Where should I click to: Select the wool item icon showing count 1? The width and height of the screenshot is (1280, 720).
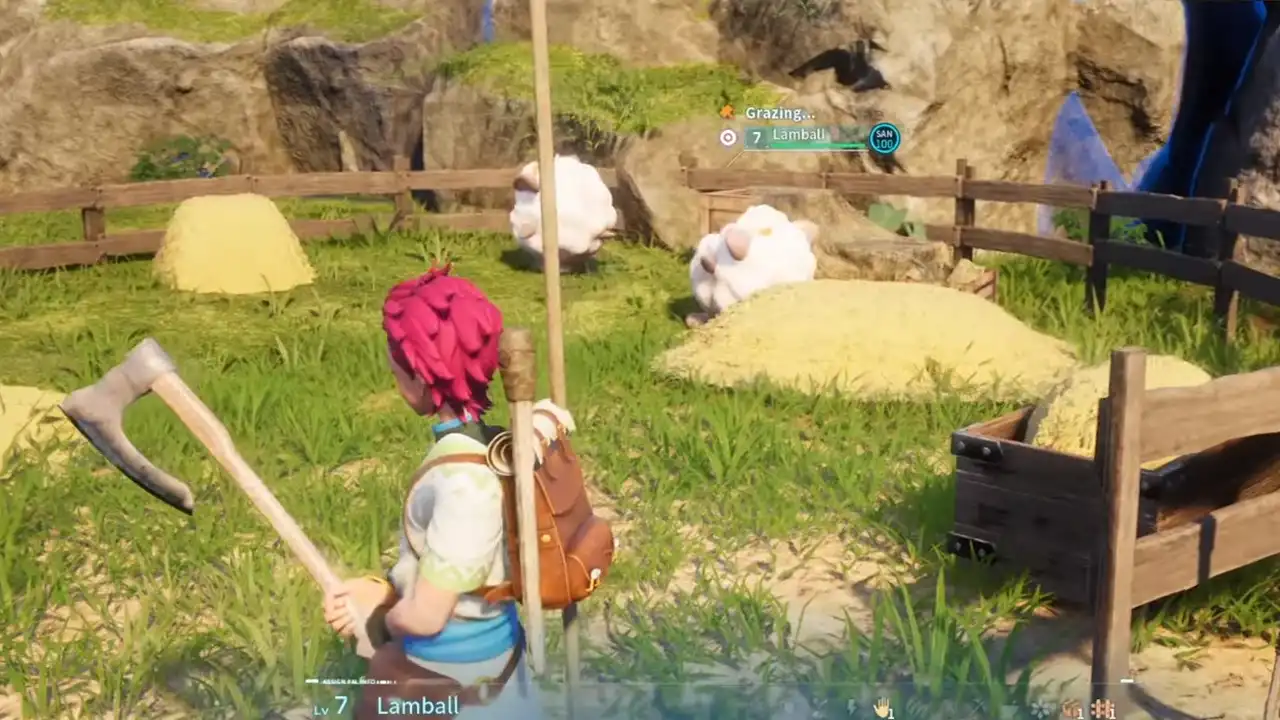coord(1073,707)
